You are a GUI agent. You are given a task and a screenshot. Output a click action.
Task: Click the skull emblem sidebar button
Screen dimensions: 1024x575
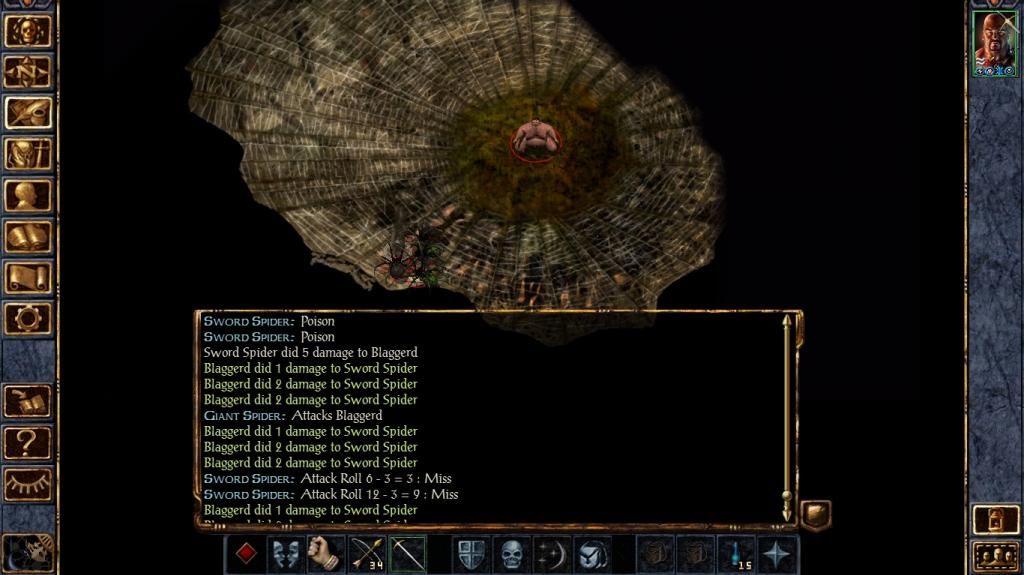(x=28, y=30)
